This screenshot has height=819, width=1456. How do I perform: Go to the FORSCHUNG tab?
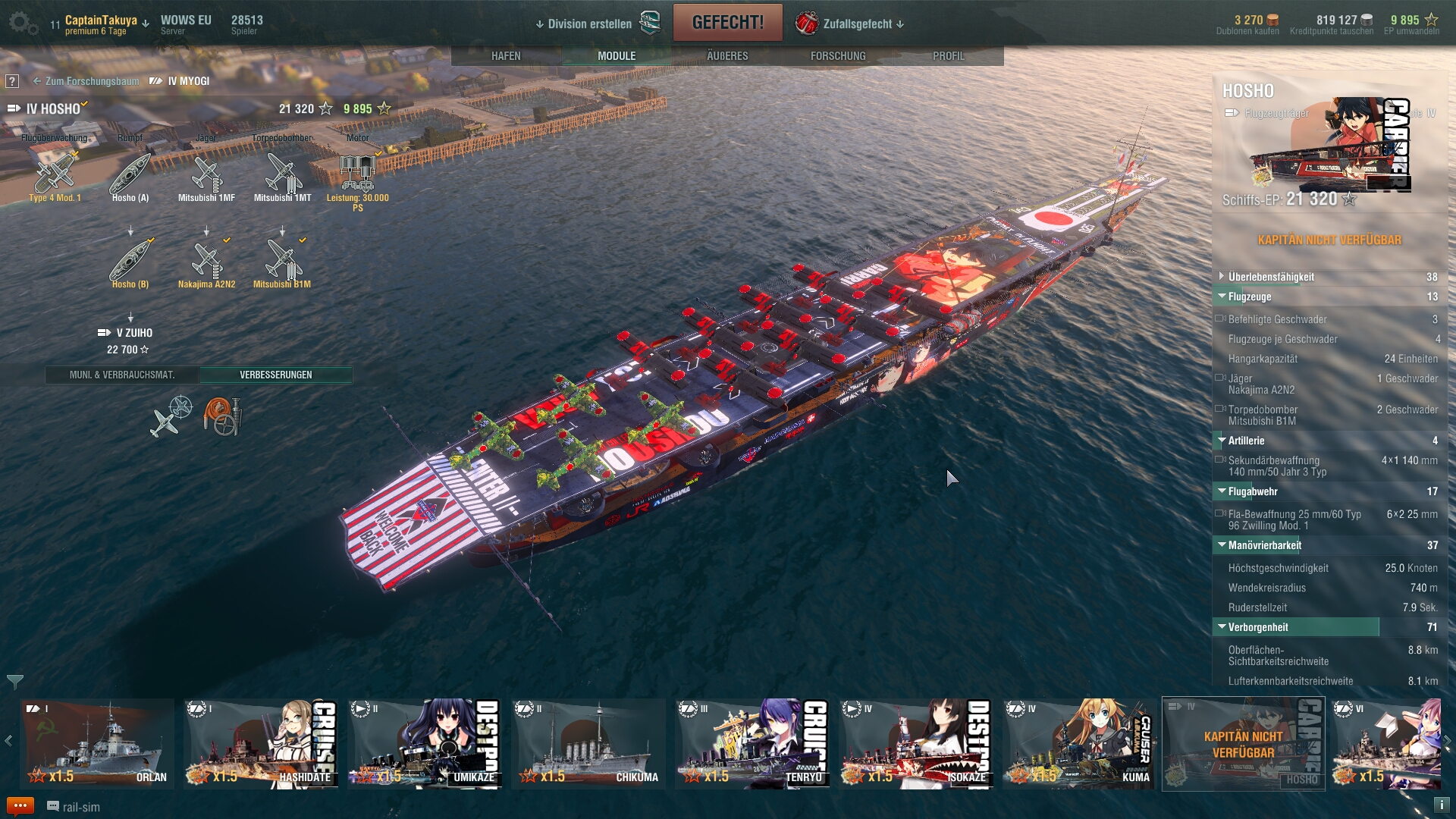coord(838,56)
